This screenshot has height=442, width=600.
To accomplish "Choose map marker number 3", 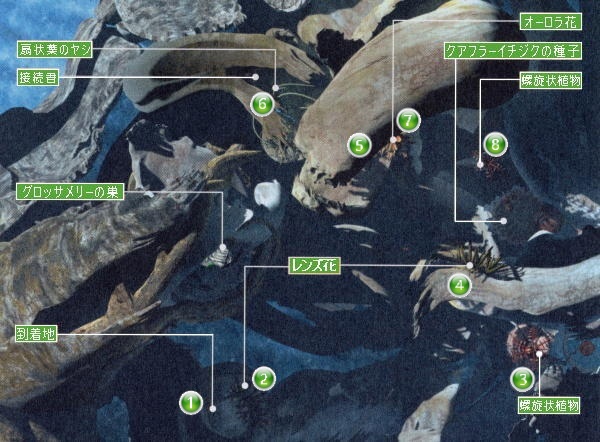I will click(522, 379).
